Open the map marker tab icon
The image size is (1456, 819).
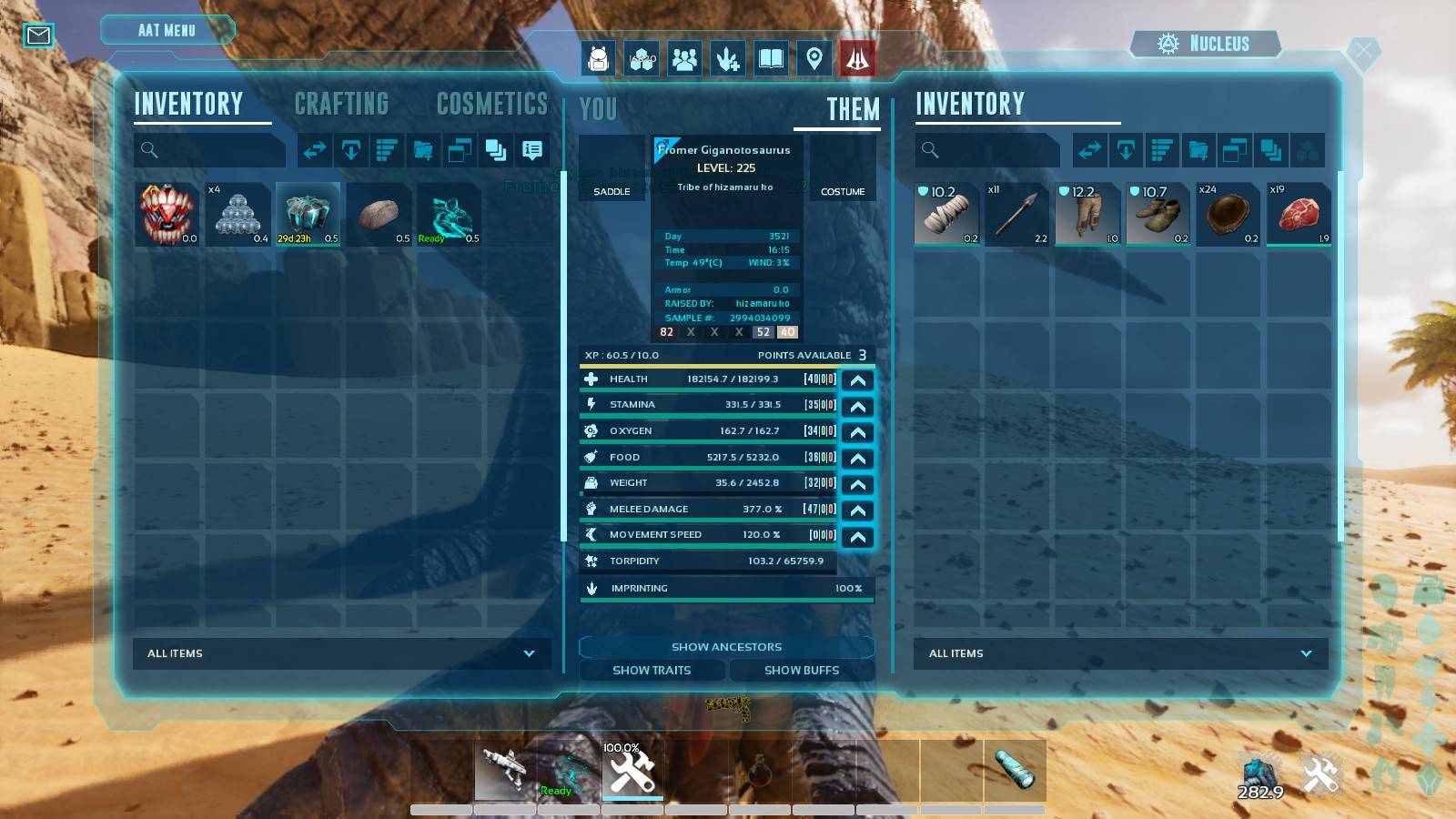(x=814, y=59)
